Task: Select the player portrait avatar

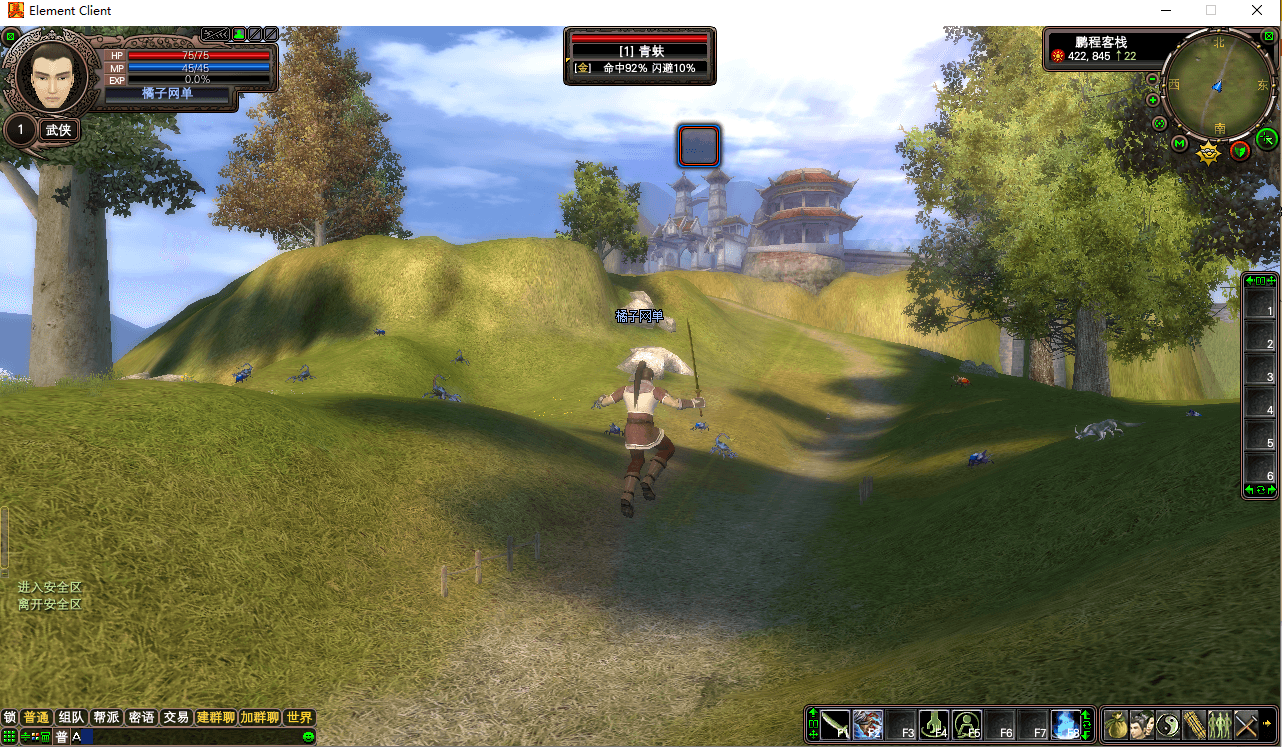Action: tap(49, 76)
